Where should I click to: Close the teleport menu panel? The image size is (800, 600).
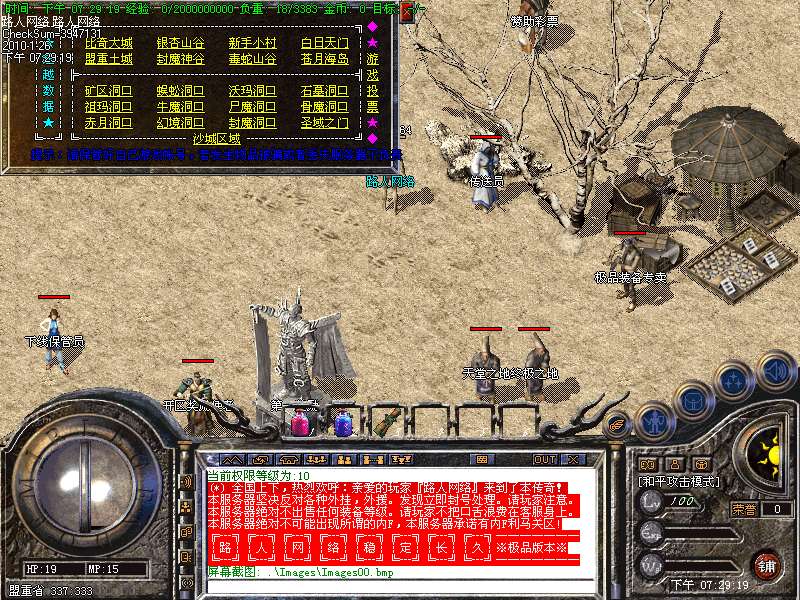point(407,12)
